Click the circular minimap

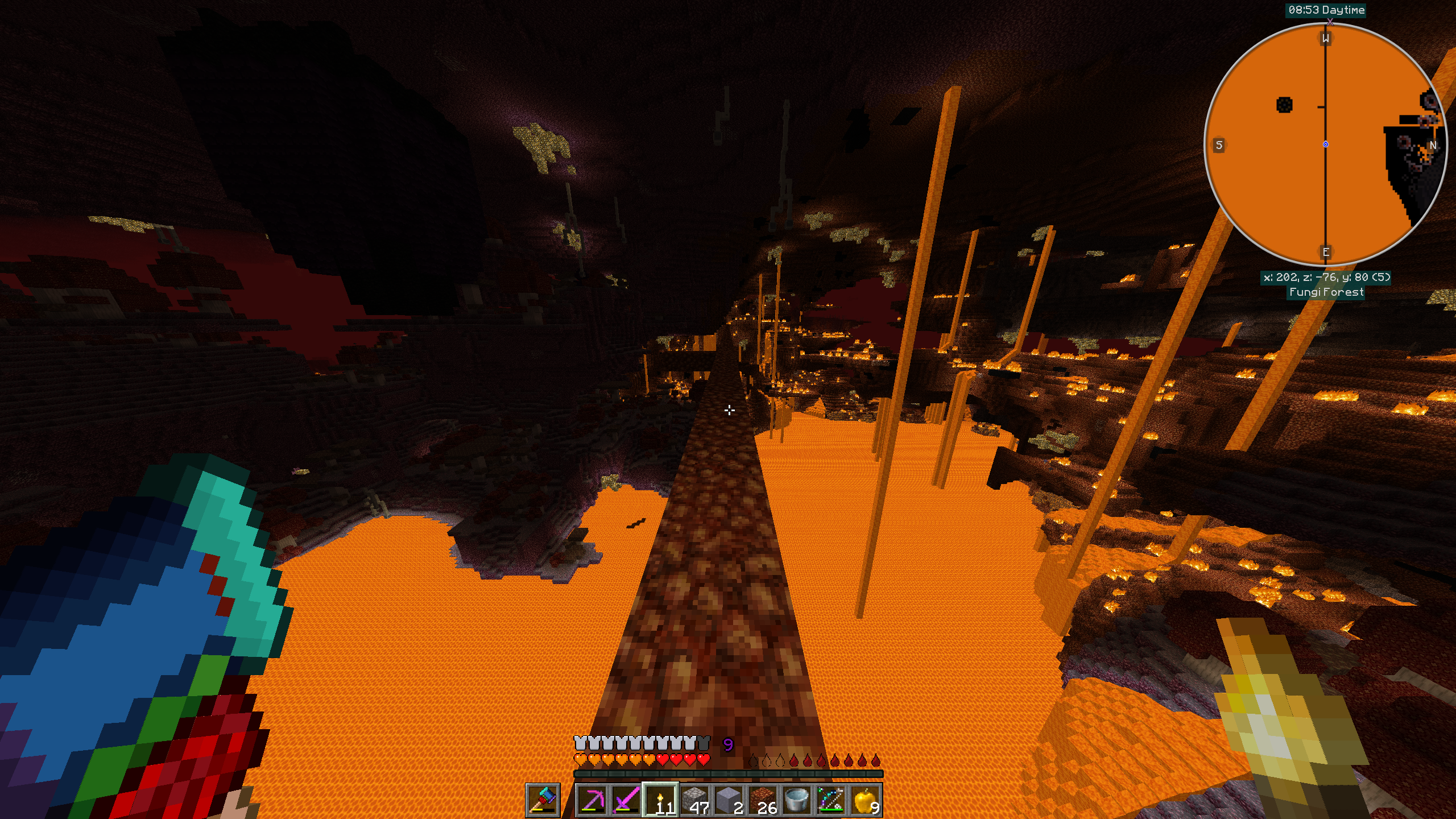[1325, 144]
